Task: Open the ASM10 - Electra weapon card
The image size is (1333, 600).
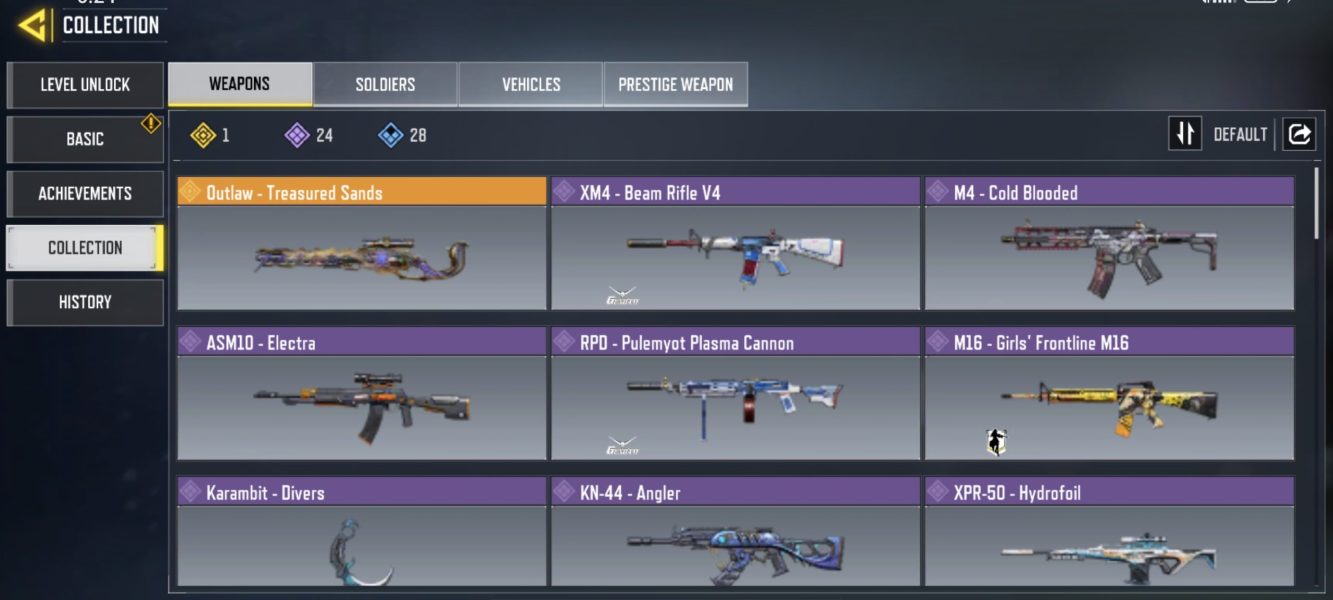Action: point(362,394)
